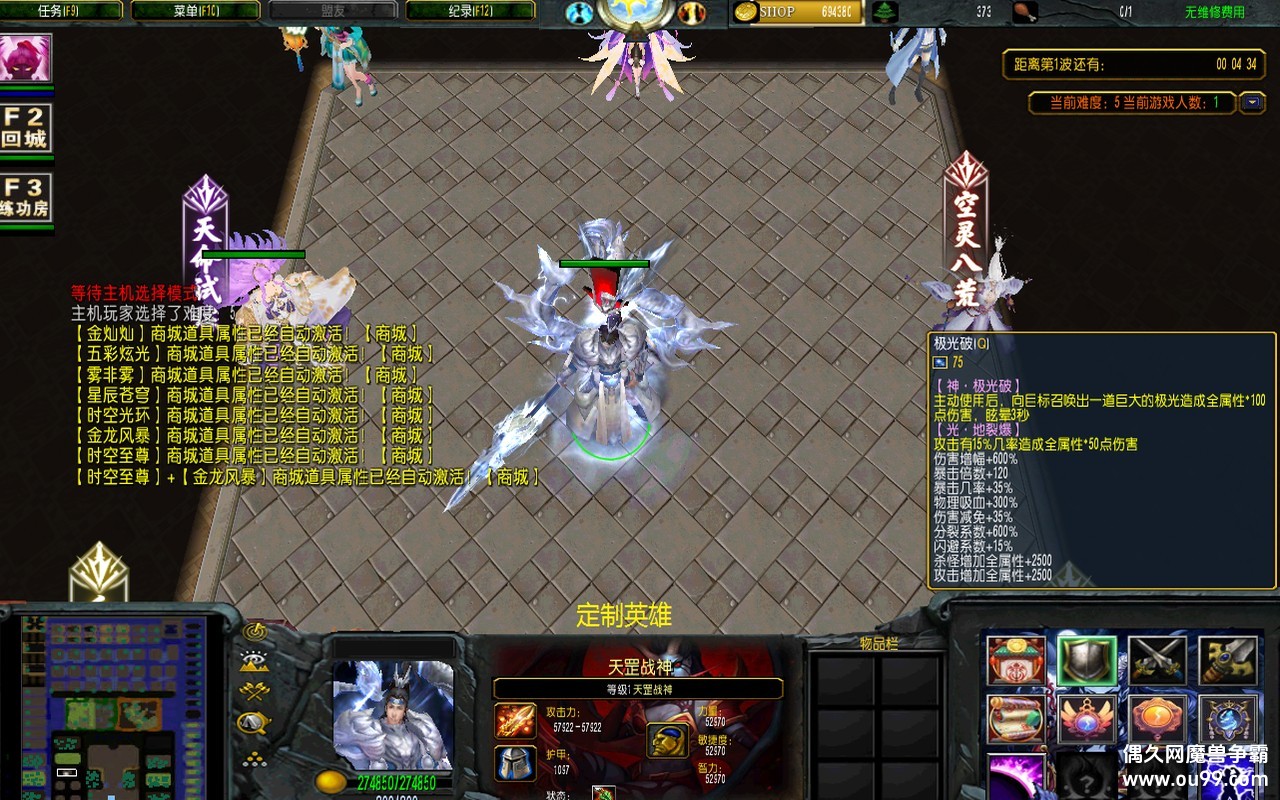Viewport: 1280px width, 800px height.
Task: Toggle minimap creep camp display button
Action: (254, 721)
